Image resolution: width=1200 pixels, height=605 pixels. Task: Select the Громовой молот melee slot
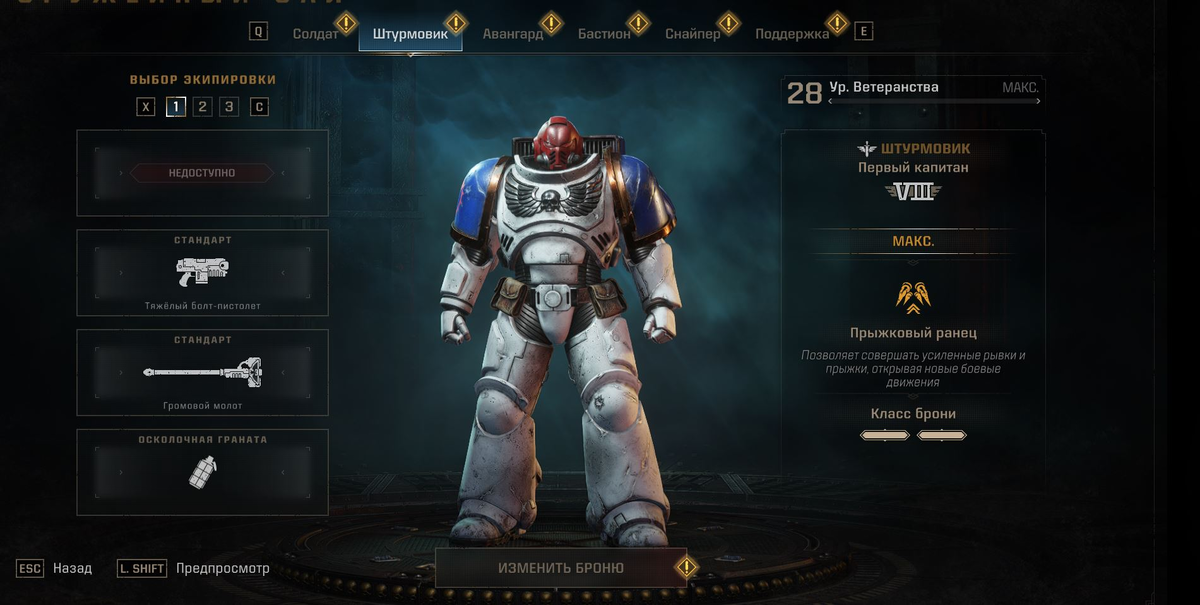(202, 372)
